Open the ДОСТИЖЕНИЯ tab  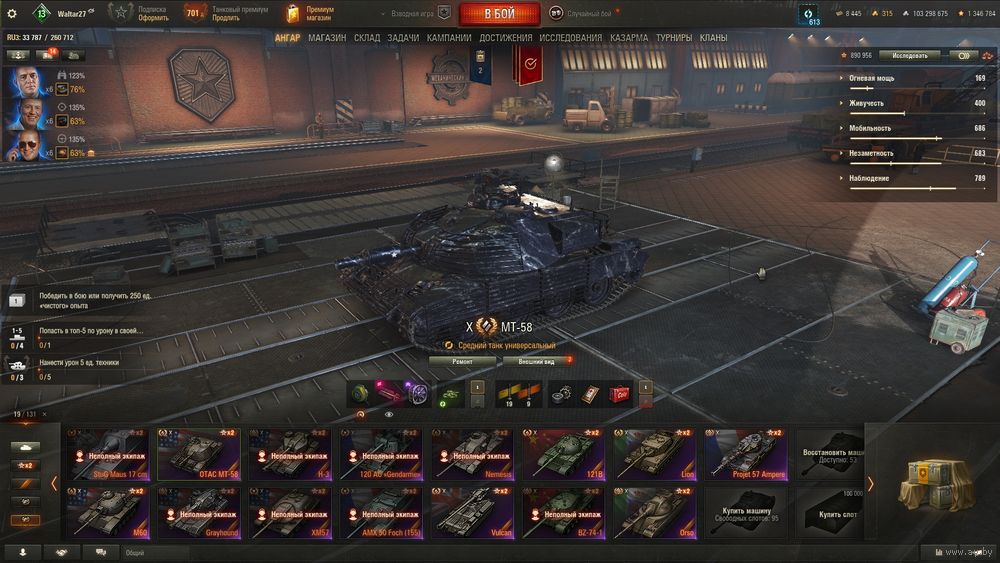505,38
